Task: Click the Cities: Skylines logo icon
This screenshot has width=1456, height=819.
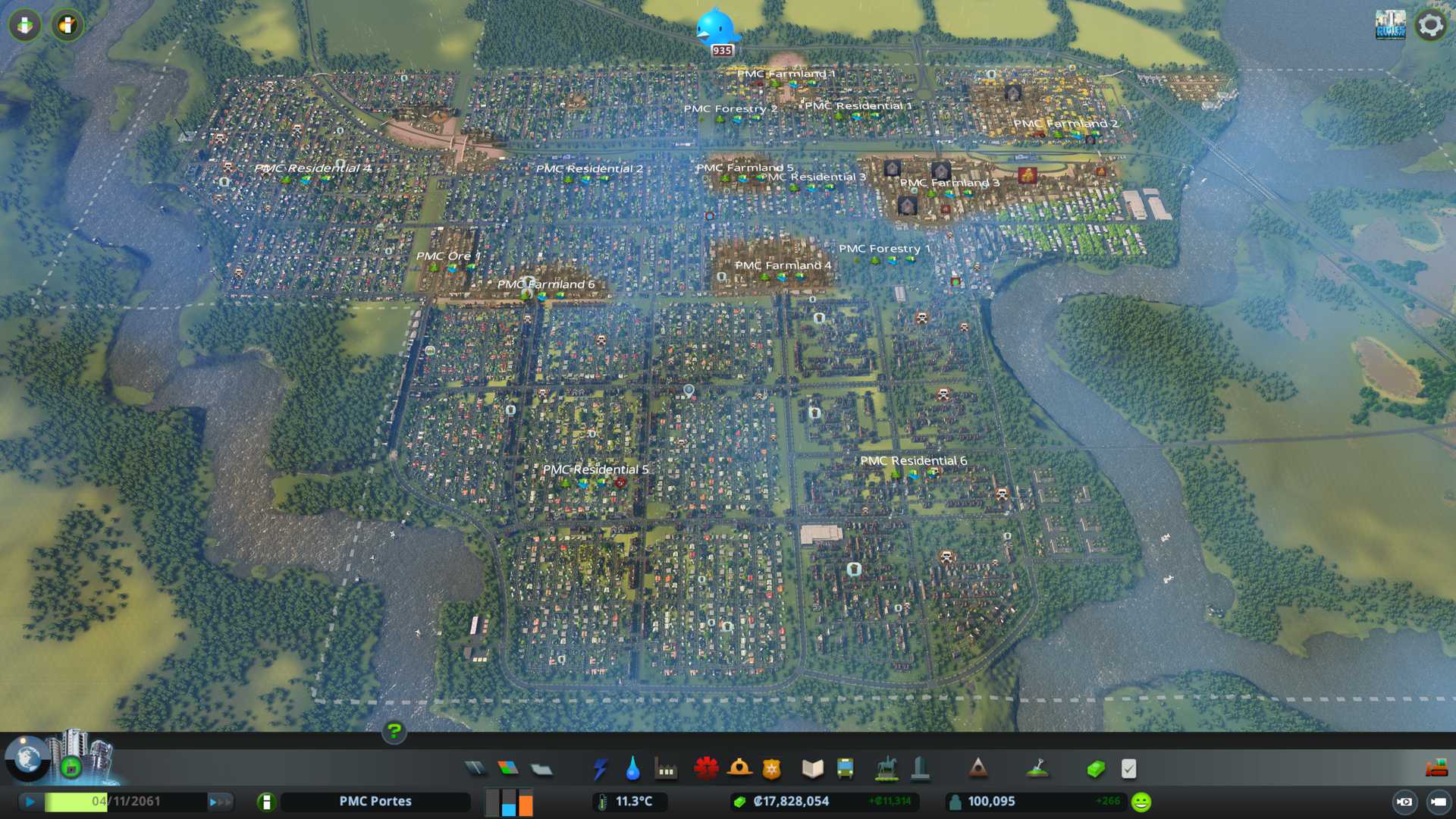Action: (1390, 25)
